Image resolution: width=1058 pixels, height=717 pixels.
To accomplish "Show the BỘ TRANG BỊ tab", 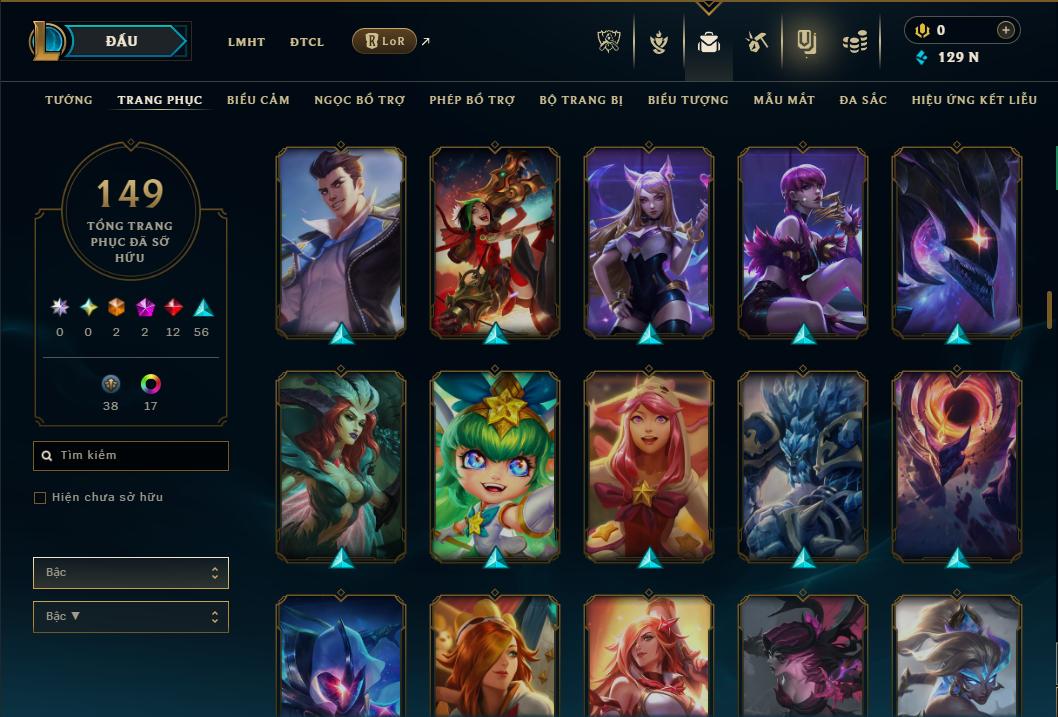I will pos(581,100).
